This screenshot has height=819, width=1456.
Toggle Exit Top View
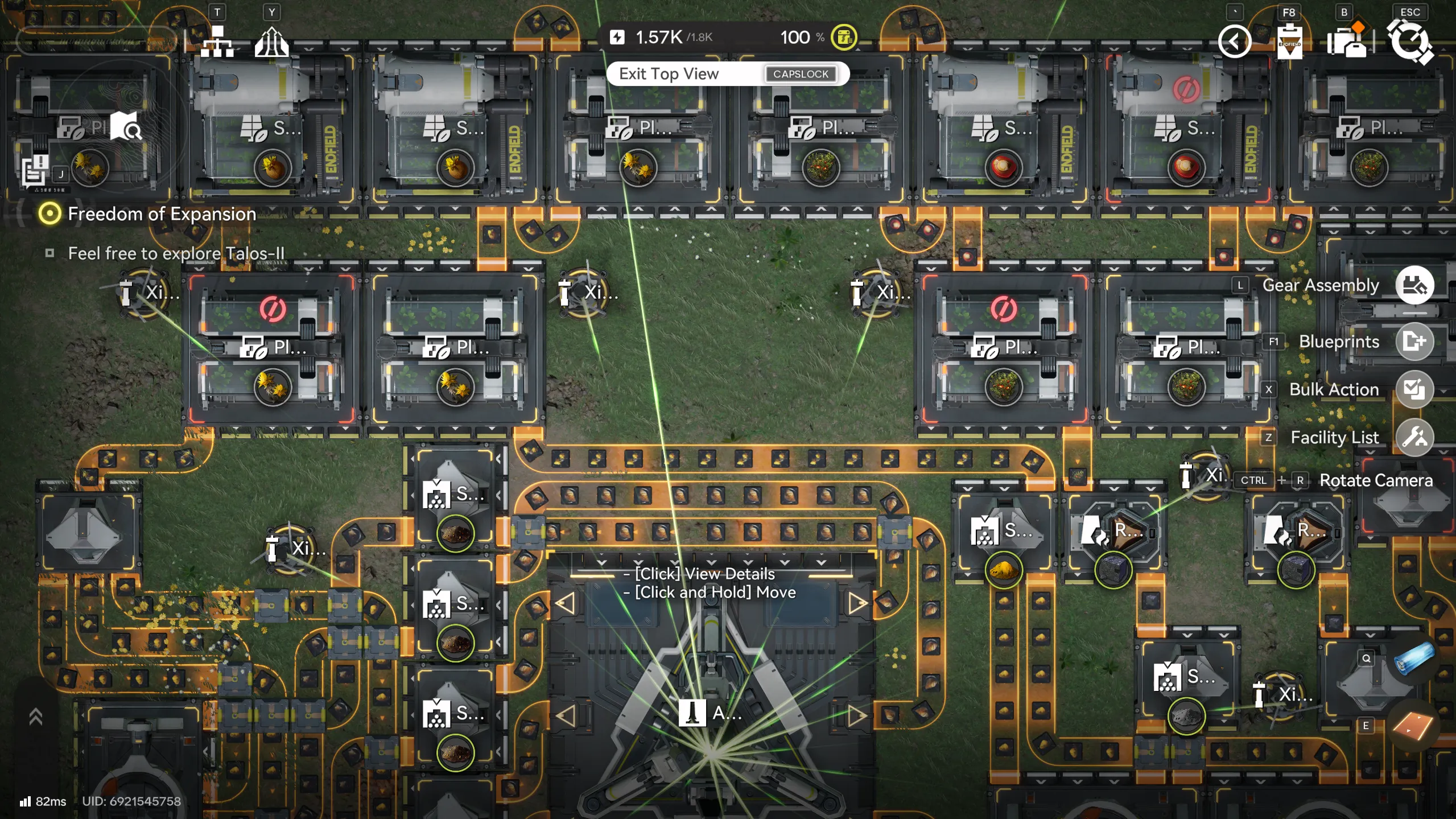(728, 73)
